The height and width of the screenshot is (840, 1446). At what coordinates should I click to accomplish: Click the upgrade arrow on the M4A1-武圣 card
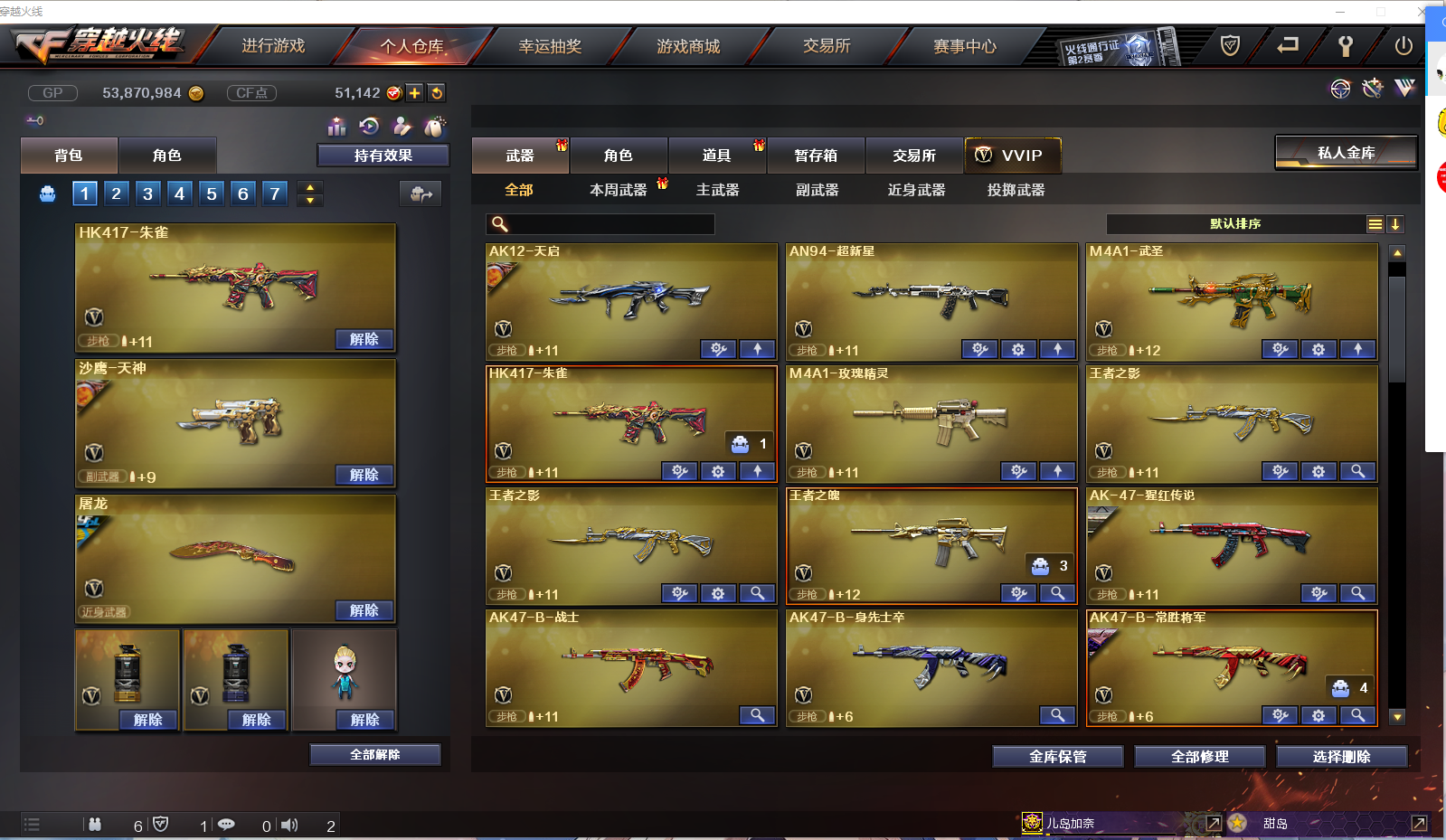click(x=1358, y=349)
